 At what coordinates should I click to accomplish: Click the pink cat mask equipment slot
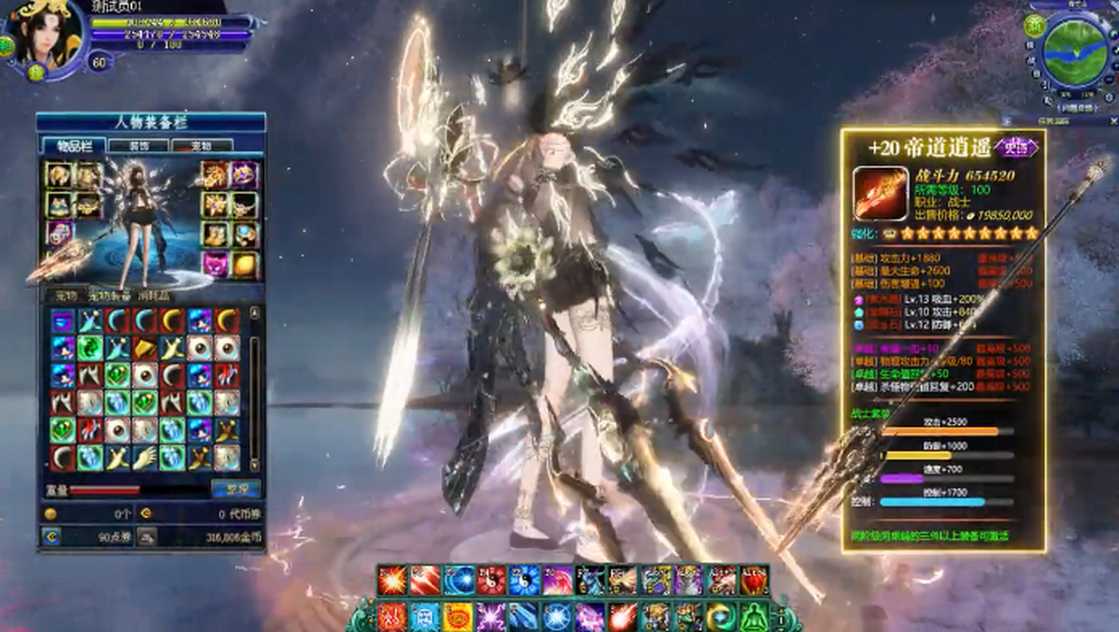pos(216,264)
